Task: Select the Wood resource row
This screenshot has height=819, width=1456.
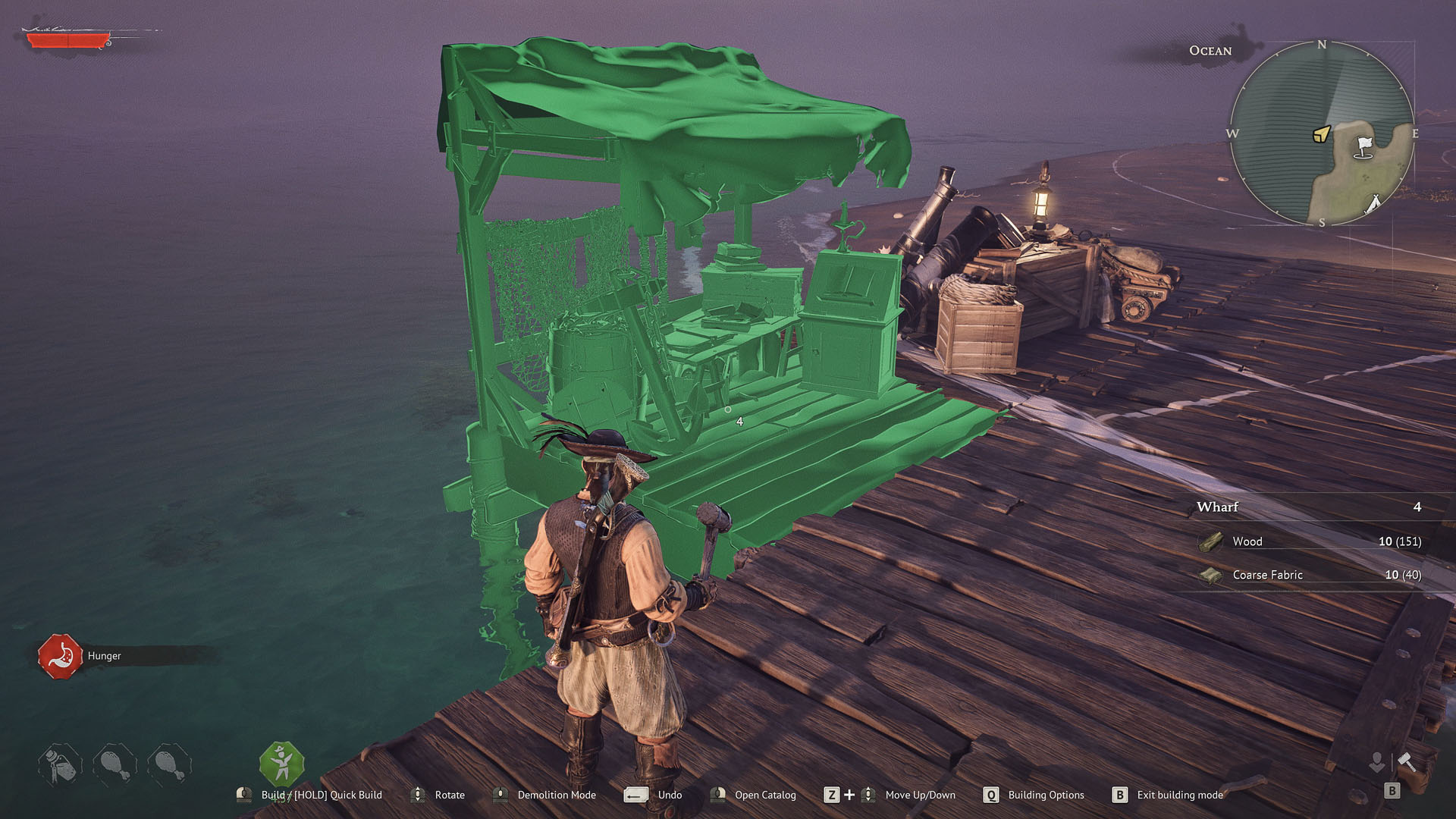Action: 1309,541
